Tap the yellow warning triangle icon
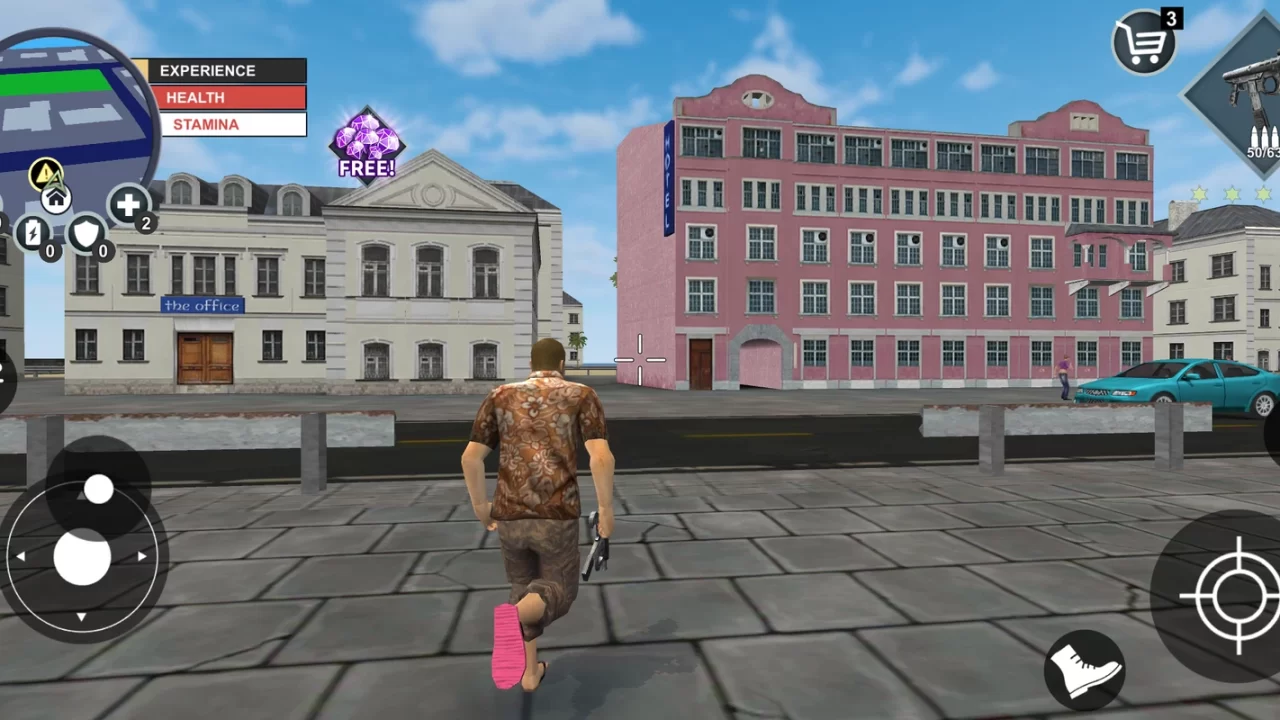Screen dimensions: 1280x720 44,175
